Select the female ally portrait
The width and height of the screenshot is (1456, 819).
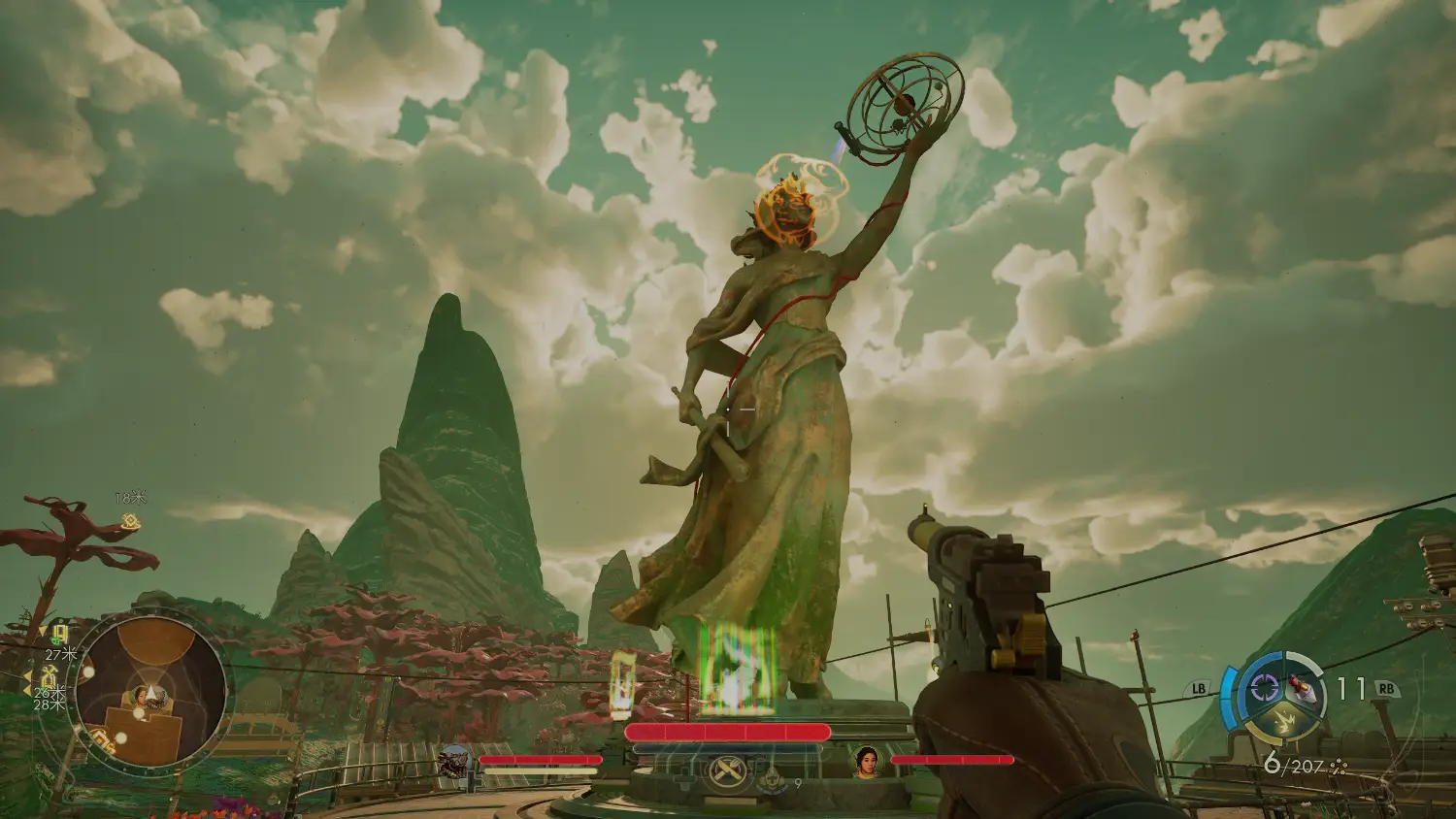point(866,762)
